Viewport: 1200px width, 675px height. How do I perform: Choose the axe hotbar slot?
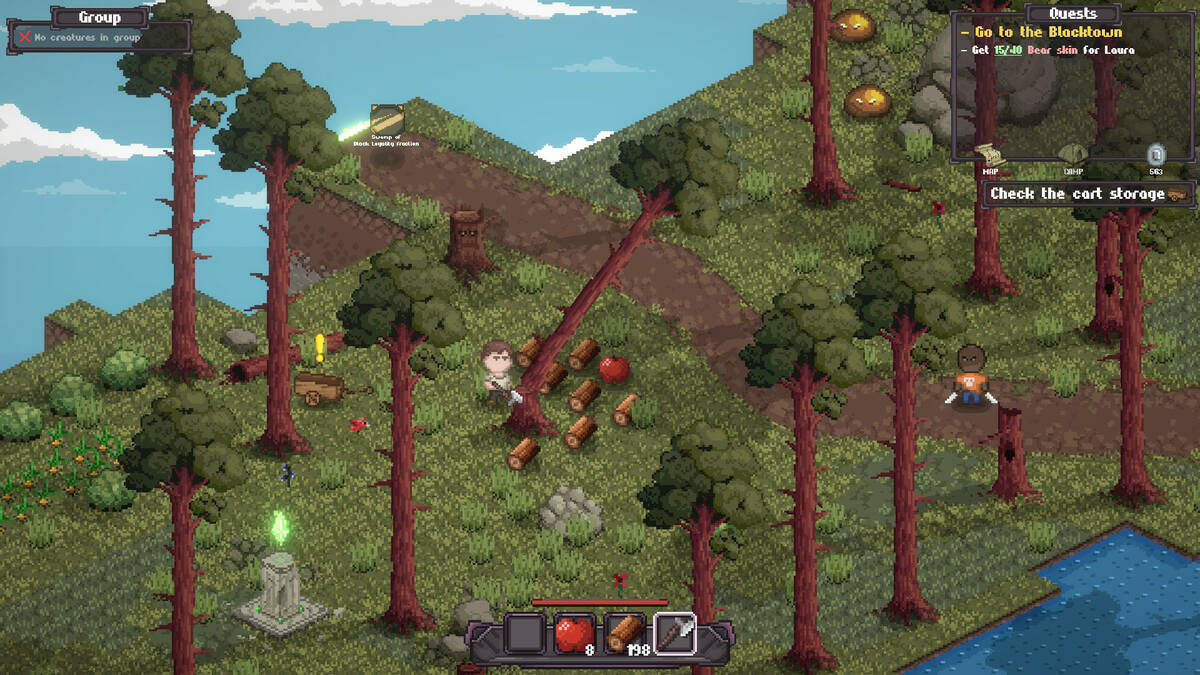click(x=673, y=633)
